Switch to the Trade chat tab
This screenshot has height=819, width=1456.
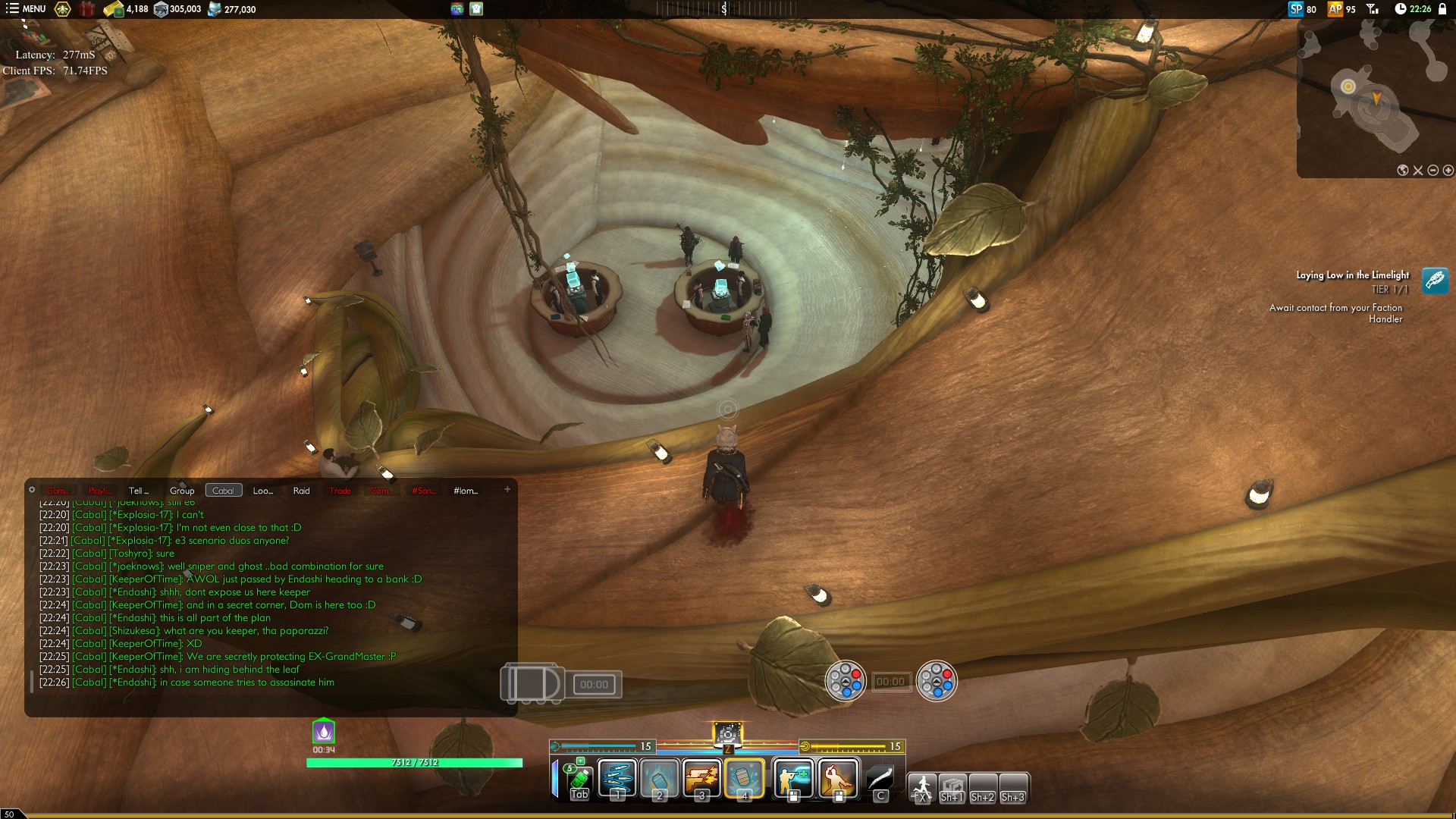click(340, 491)
